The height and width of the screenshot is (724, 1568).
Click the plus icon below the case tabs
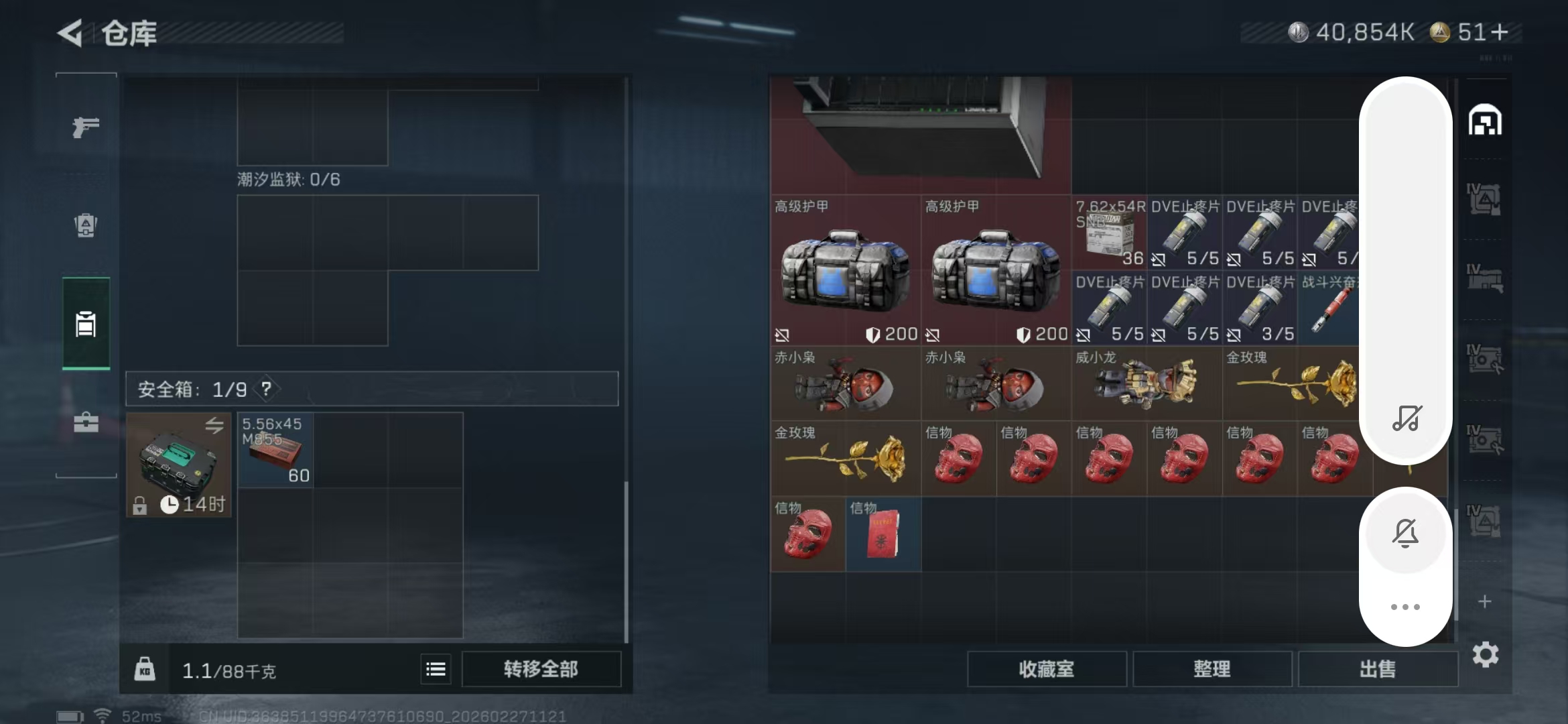[x=1486, y=601]
